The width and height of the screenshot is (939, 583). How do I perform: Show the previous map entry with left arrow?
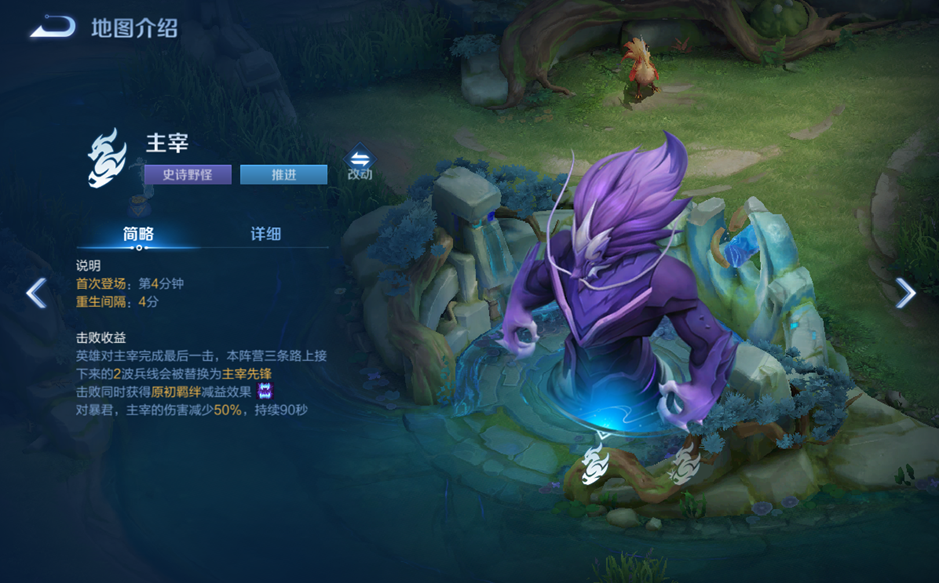click(36, 293)
